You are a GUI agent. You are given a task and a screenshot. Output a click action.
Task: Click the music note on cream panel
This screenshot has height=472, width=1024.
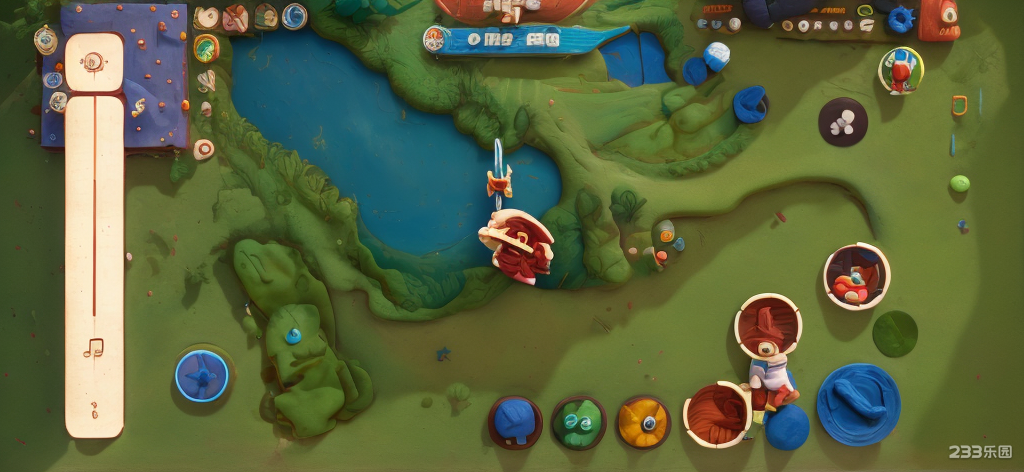[x=94, y=347]
